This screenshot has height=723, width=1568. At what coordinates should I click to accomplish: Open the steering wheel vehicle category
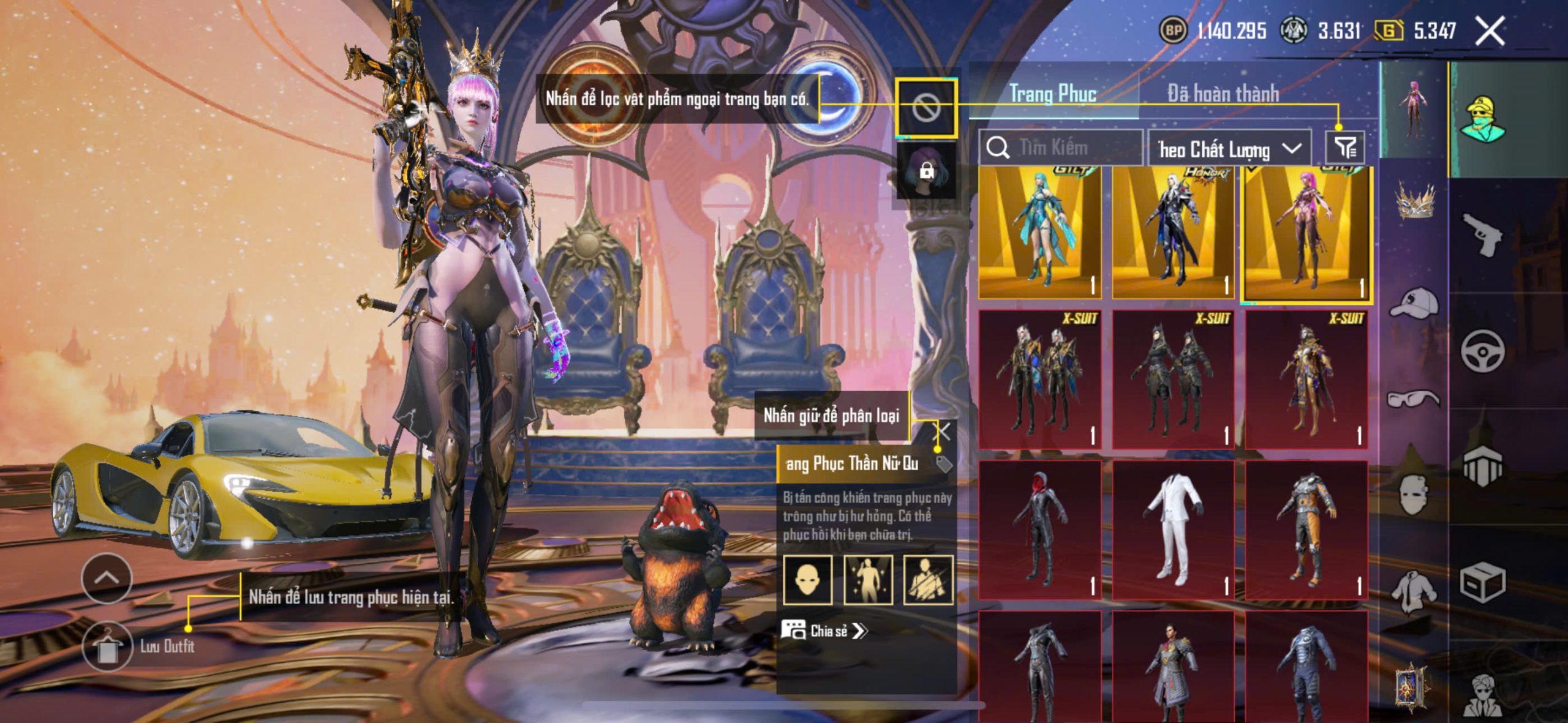1482,351
